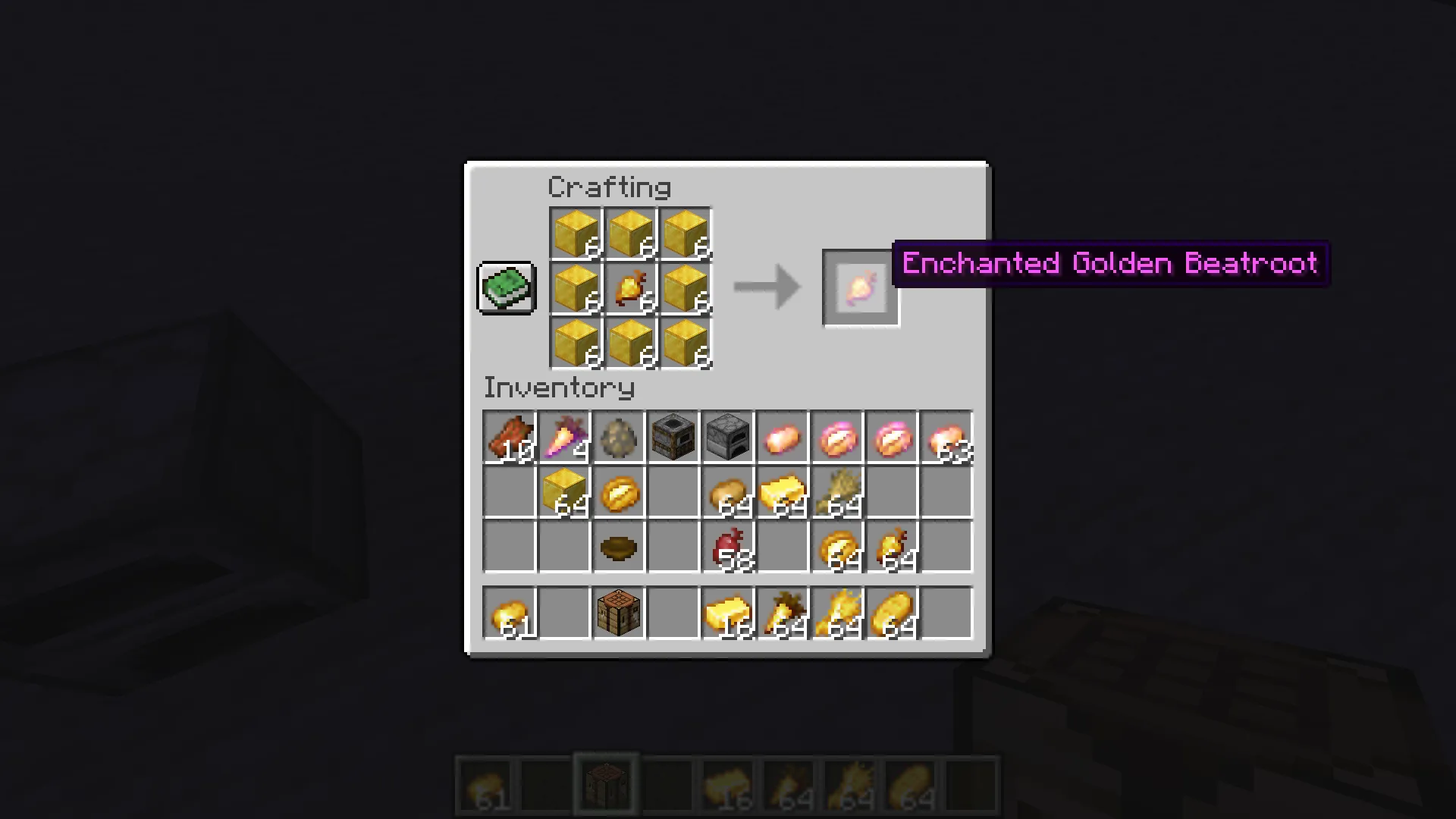Screen dimensions: 1456x819
Task: Click the mushroom stew bowl
Action: point(619,548)
